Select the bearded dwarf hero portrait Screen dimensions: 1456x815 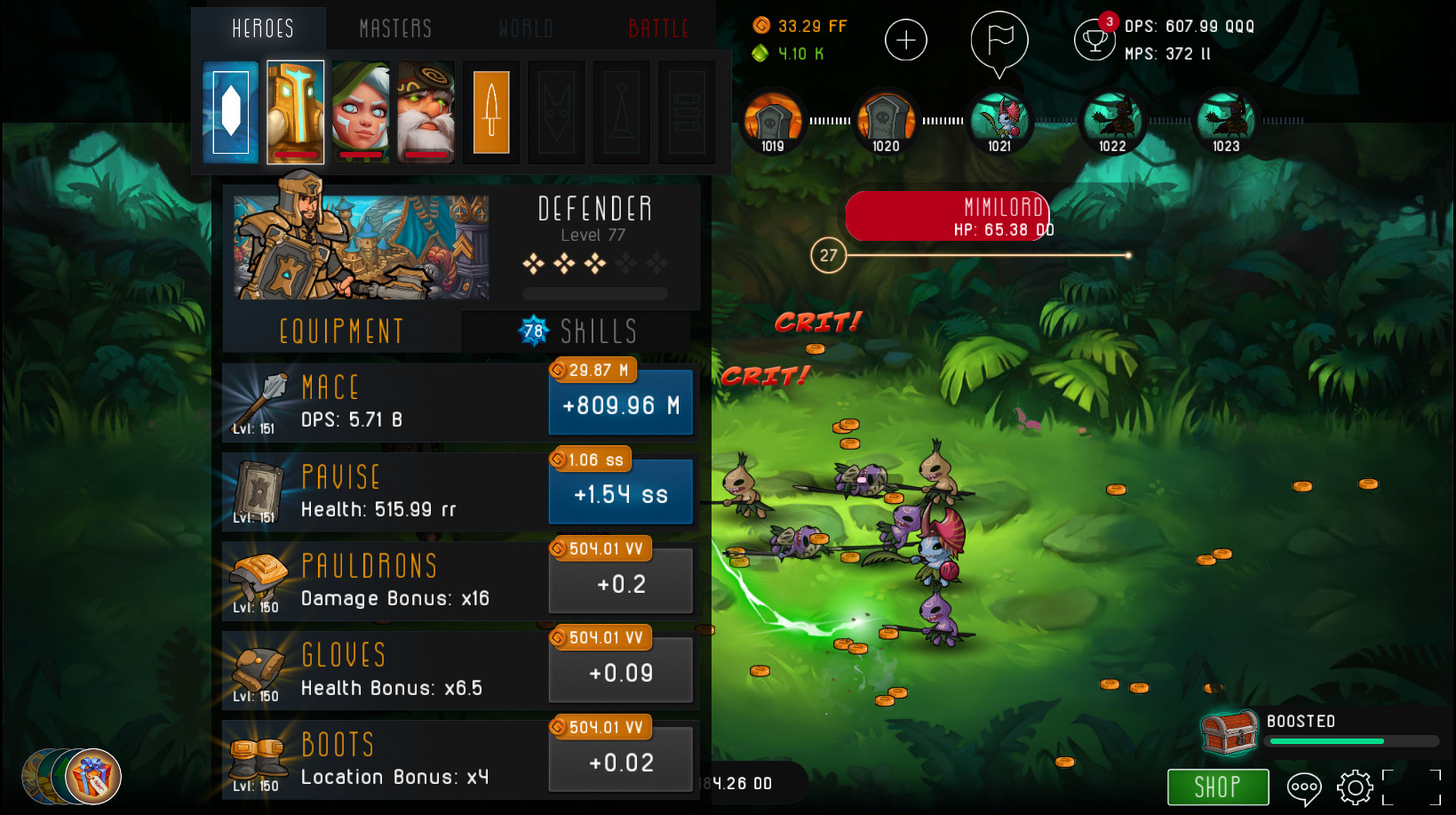[x=425, y=111]
